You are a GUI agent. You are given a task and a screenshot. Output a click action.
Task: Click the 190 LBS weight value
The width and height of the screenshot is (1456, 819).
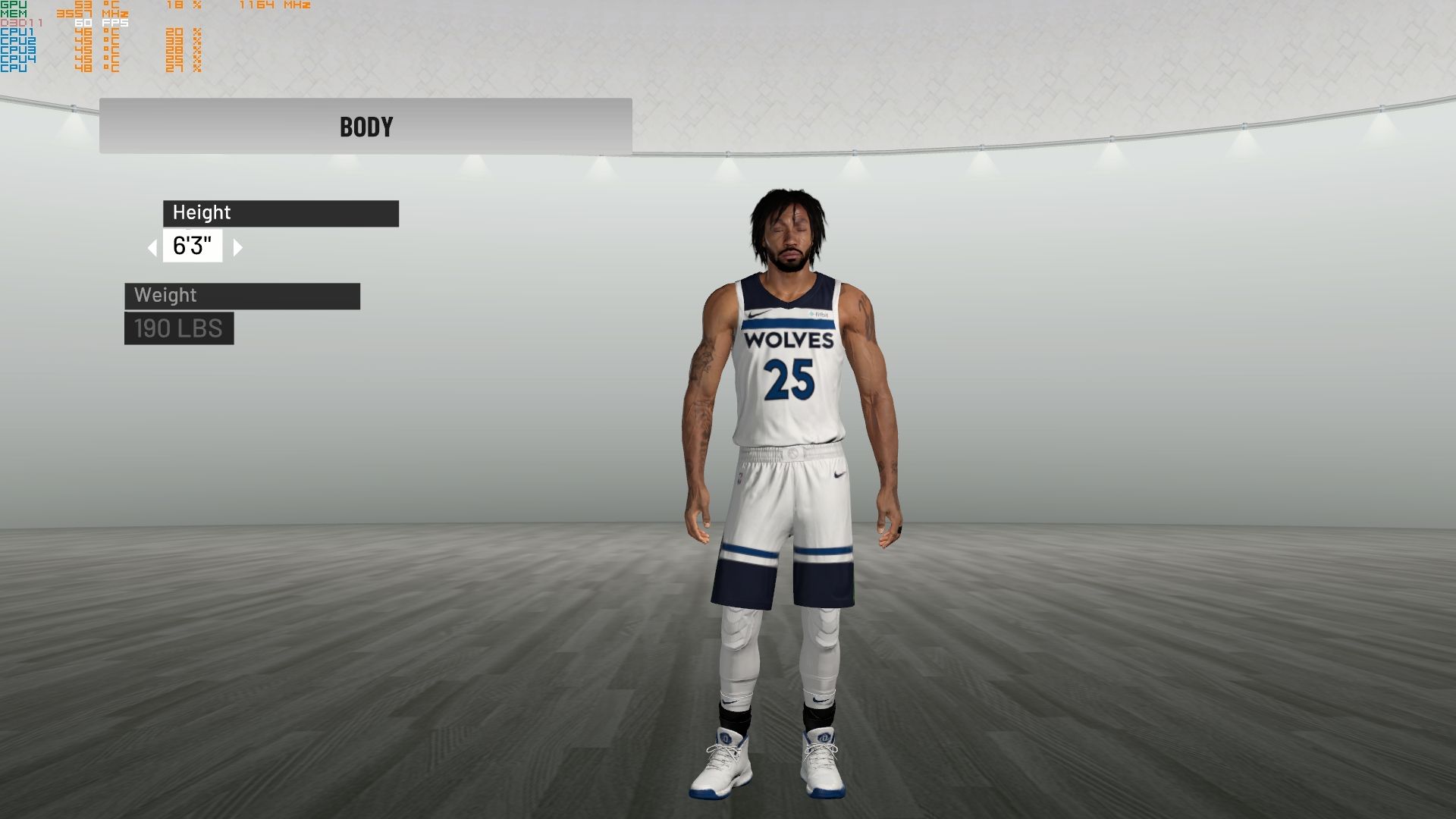click(x=179, y=328)
